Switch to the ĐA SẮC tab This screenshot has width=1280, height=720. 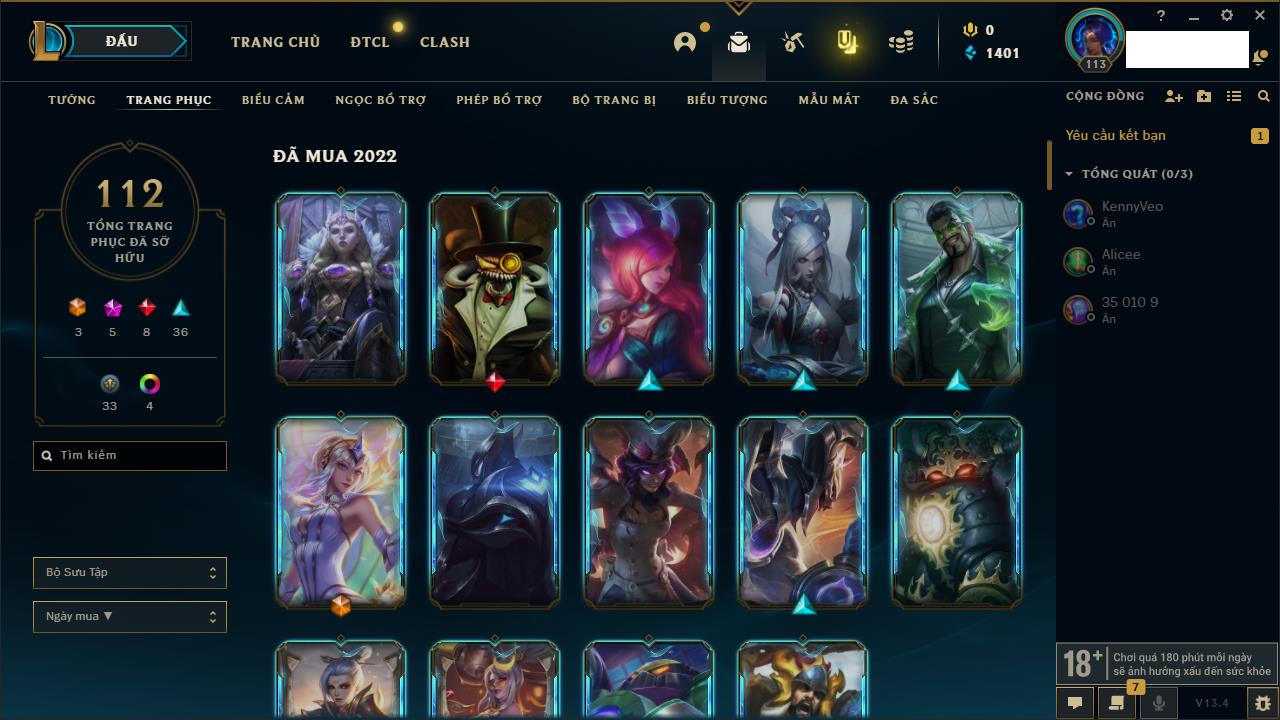click(x=914, y=100)
